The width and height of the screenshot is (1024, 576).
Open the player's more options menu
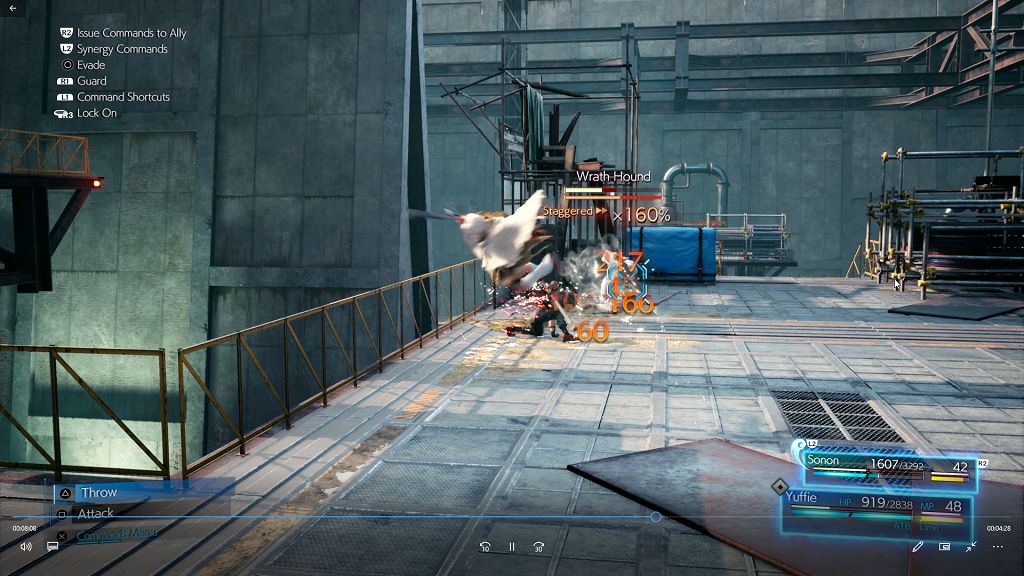click(x=997, y=547)
